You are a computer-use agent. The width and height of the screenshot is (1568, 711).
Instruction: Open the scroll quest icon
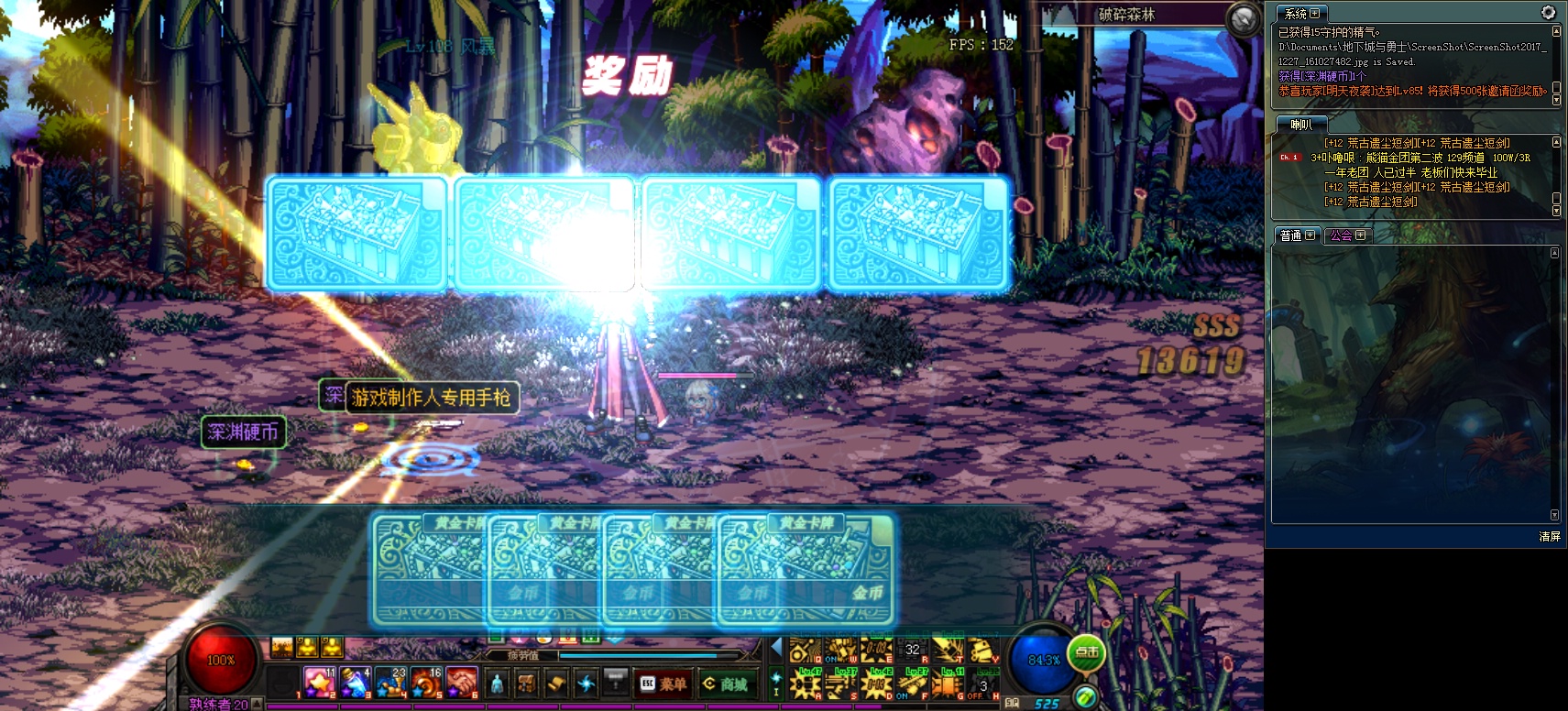tap(556, 684)
